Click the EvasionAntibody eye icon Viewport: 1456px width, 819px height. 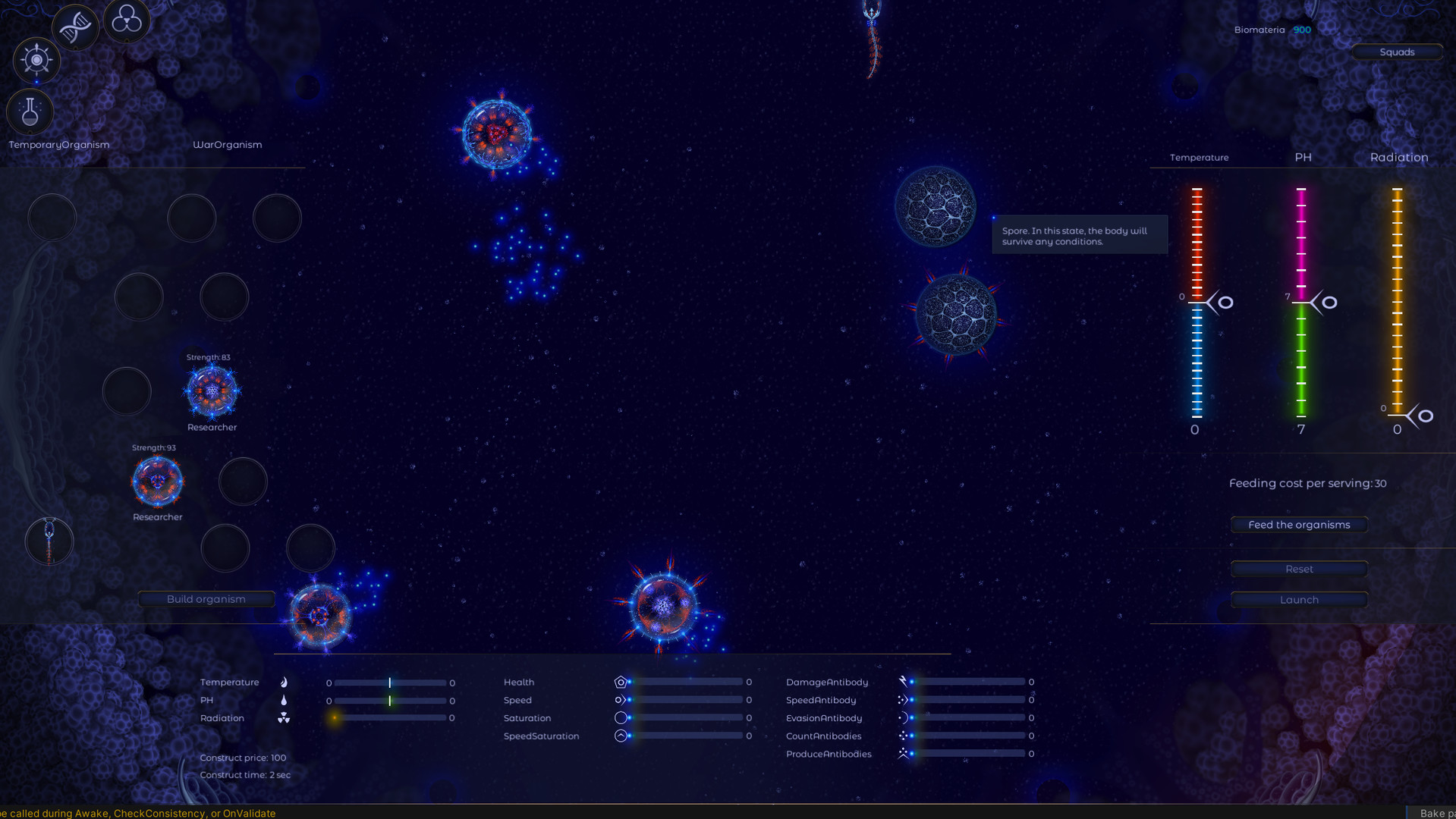pyautogui.click(x=904, y=717)
